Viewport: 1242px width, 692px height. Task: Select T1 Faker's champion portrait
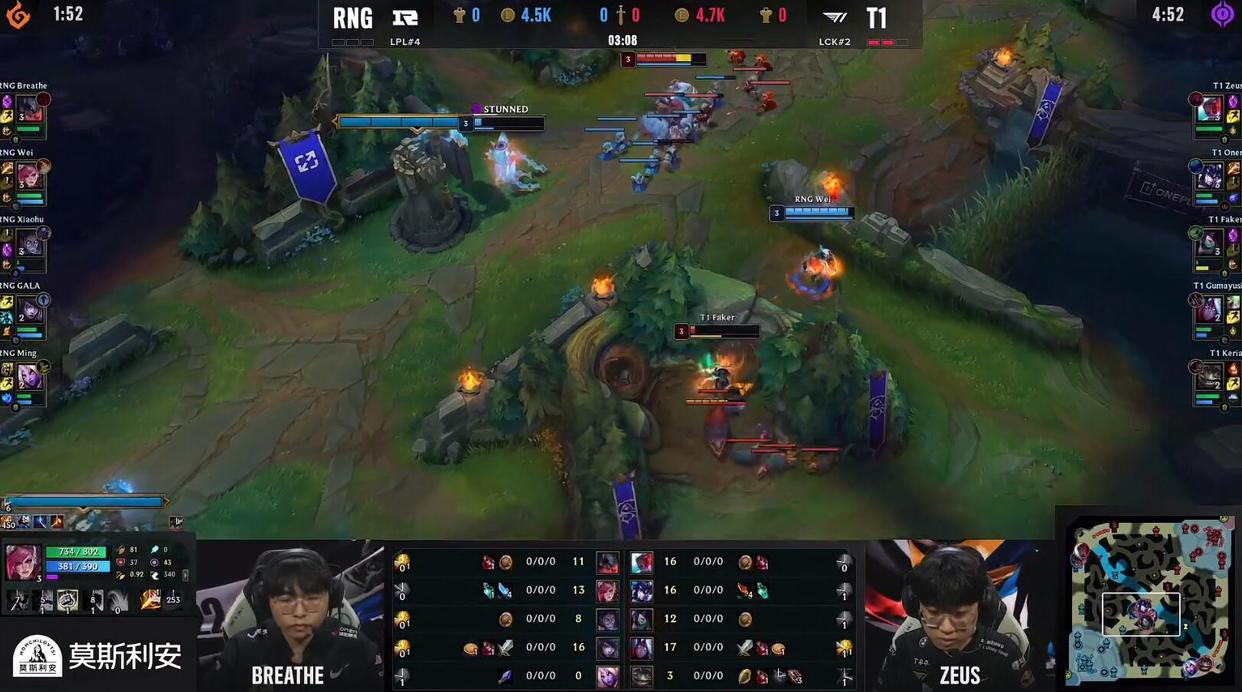[x=1211, y=243]
